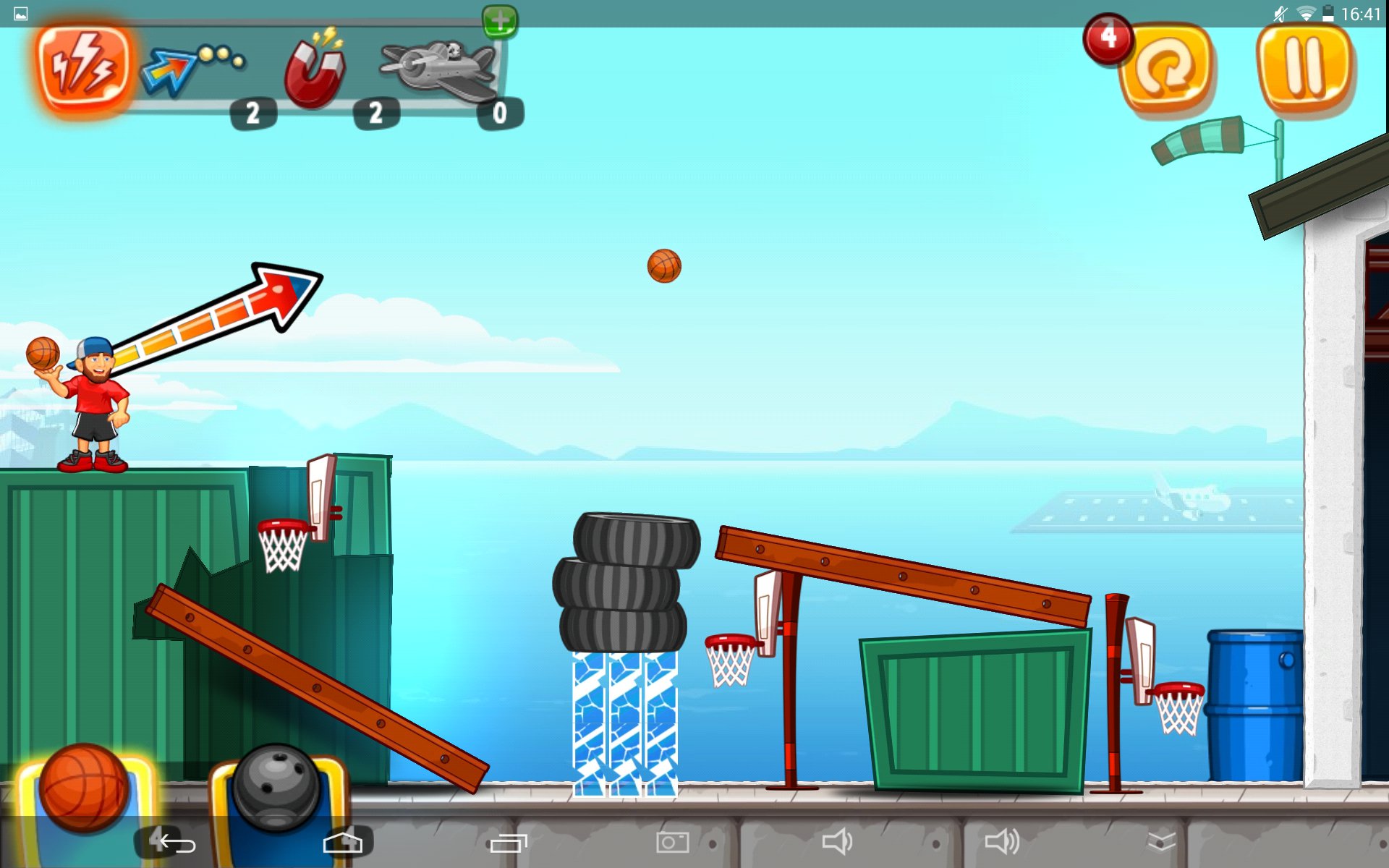Activate the gray airplane power-up

pos(439,69)
